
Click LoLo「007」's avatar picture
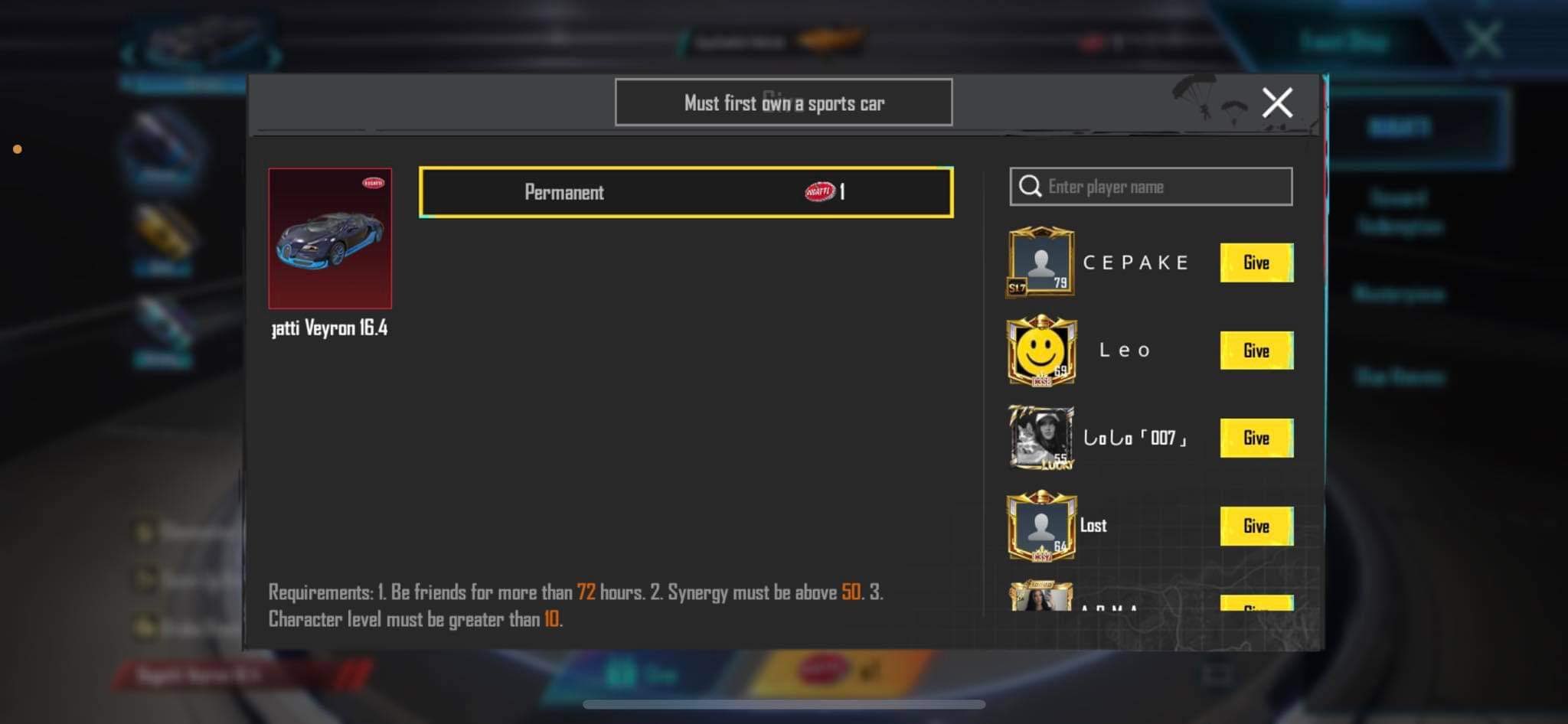[x=1040, y=438]
